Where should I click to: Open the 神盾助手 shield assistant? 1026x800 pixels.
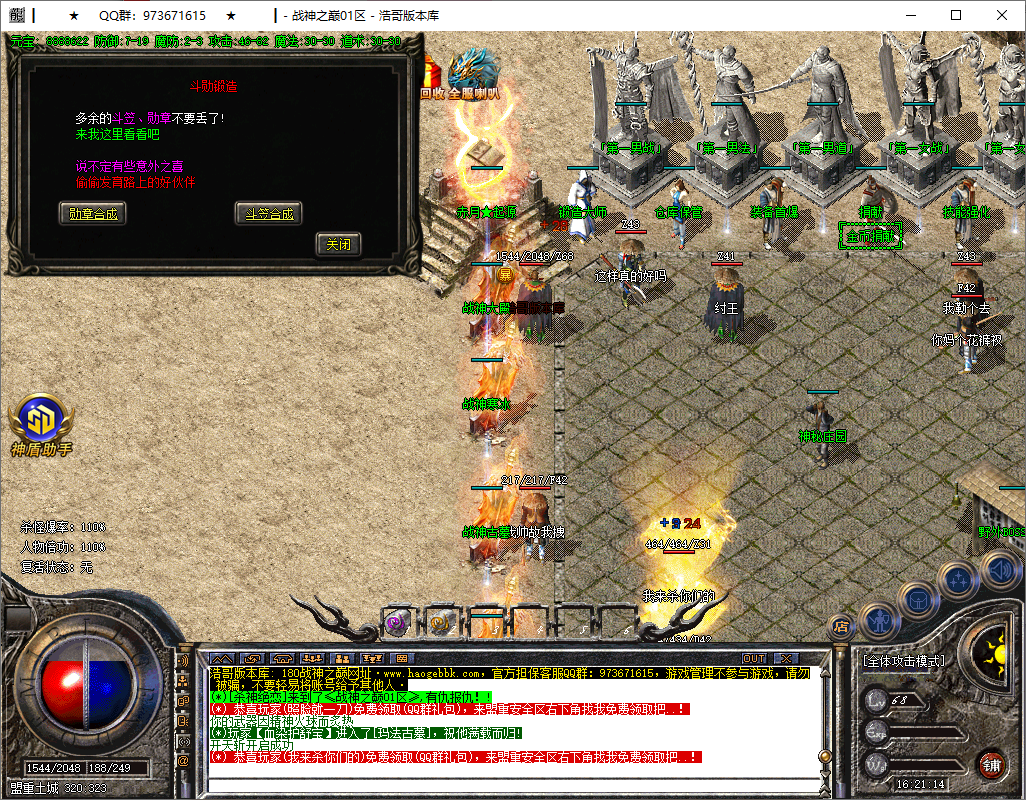pos(41,424)
